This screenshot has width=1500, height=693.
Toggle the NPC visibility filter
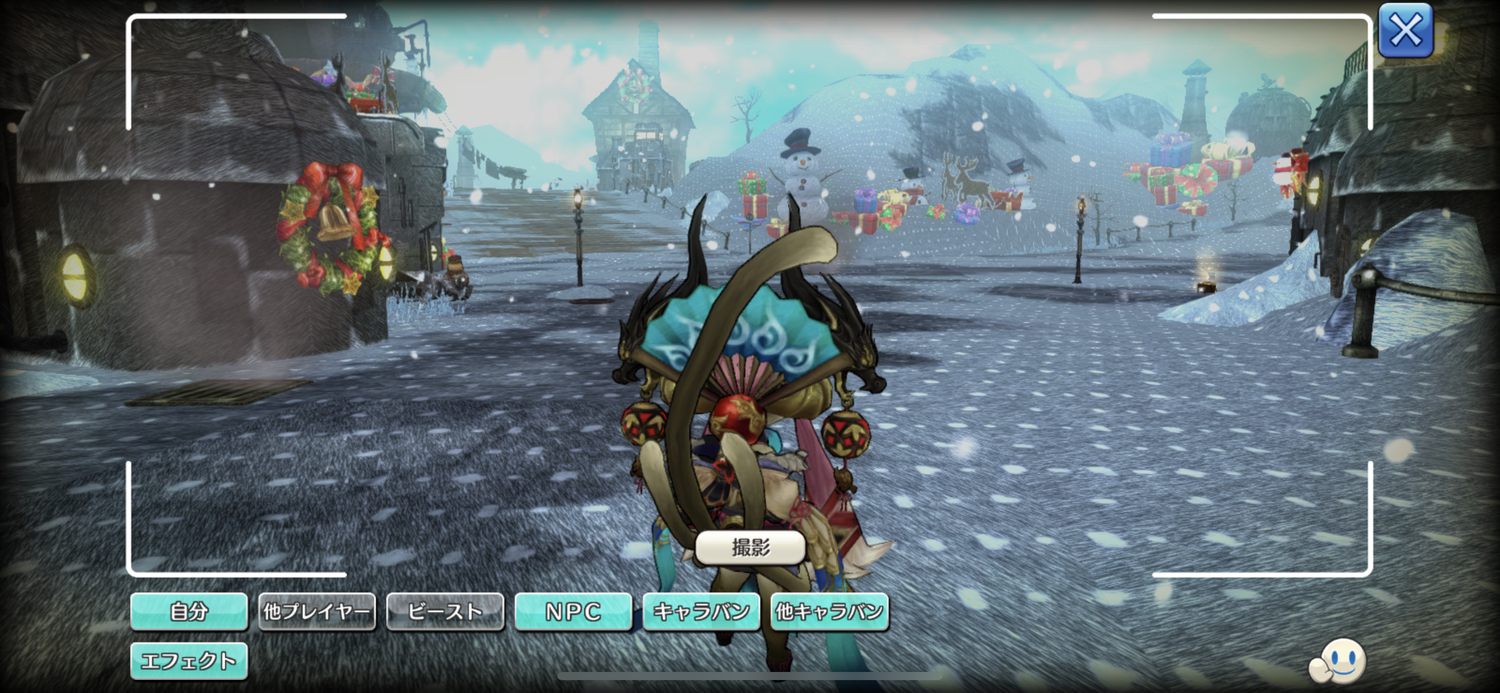click(x=573, y=611)
